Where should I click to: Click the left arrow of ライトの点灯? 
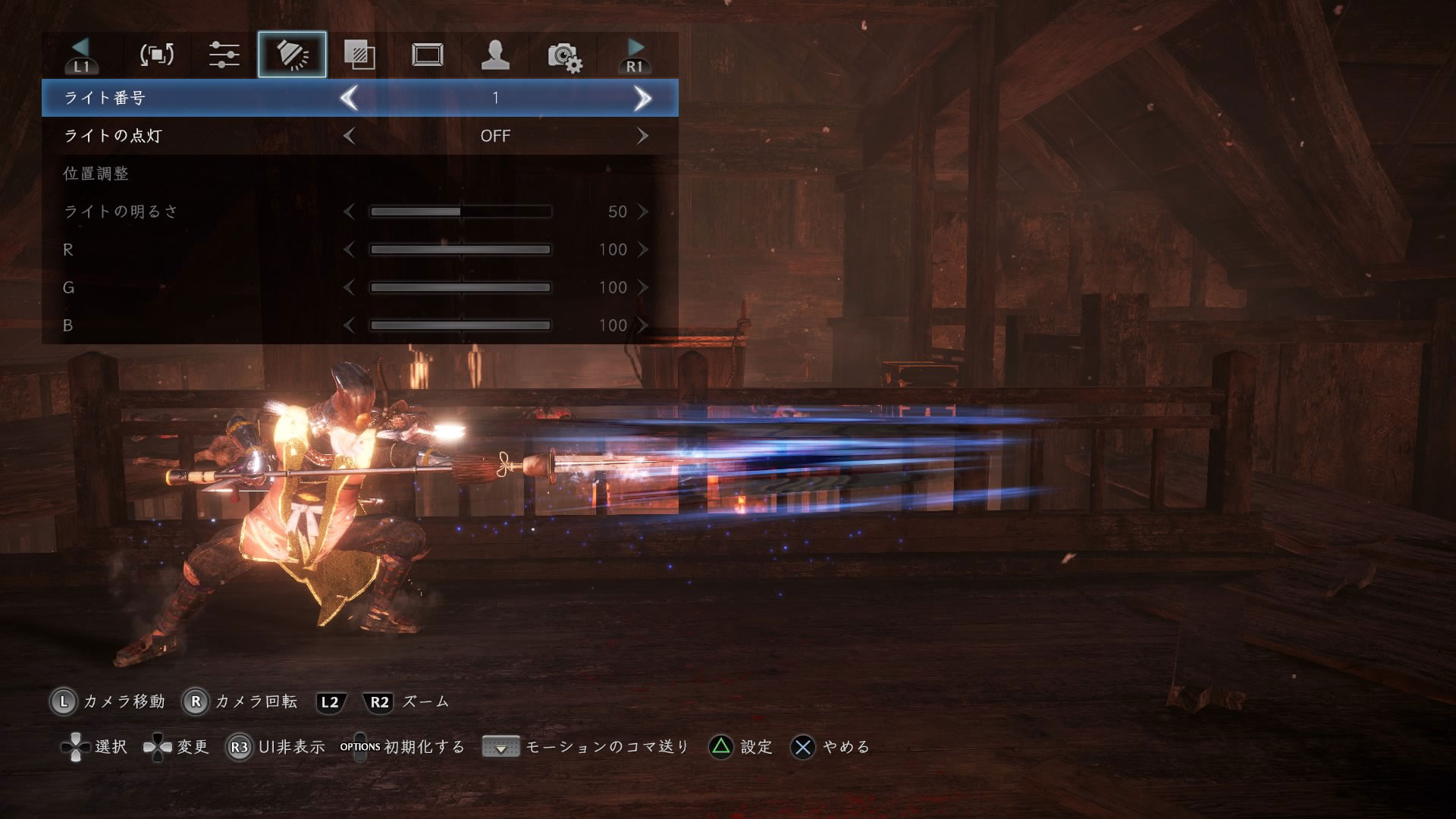coord(349,136)
